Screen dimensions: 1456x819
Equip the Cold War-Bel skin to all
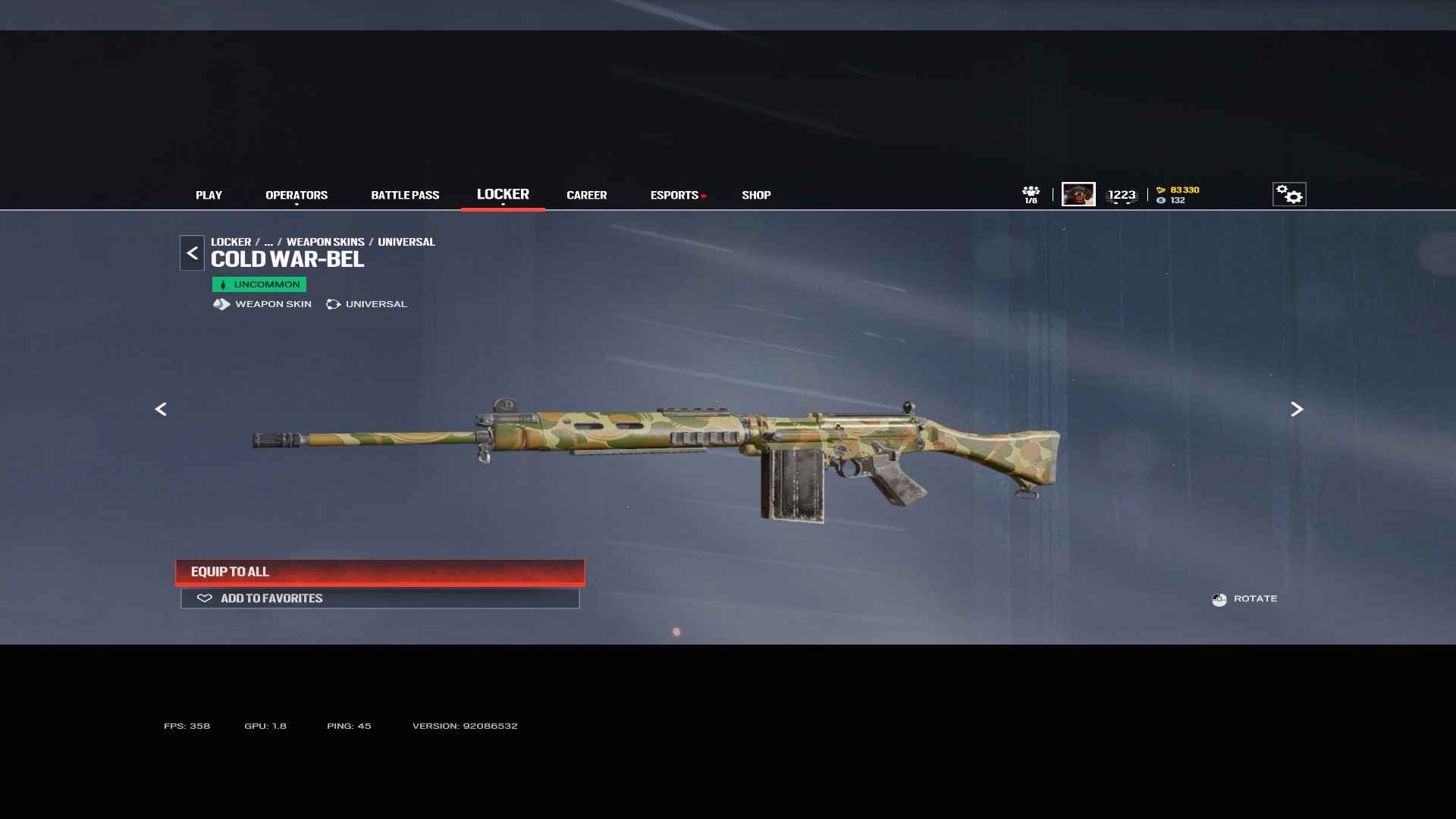point(380,572)
